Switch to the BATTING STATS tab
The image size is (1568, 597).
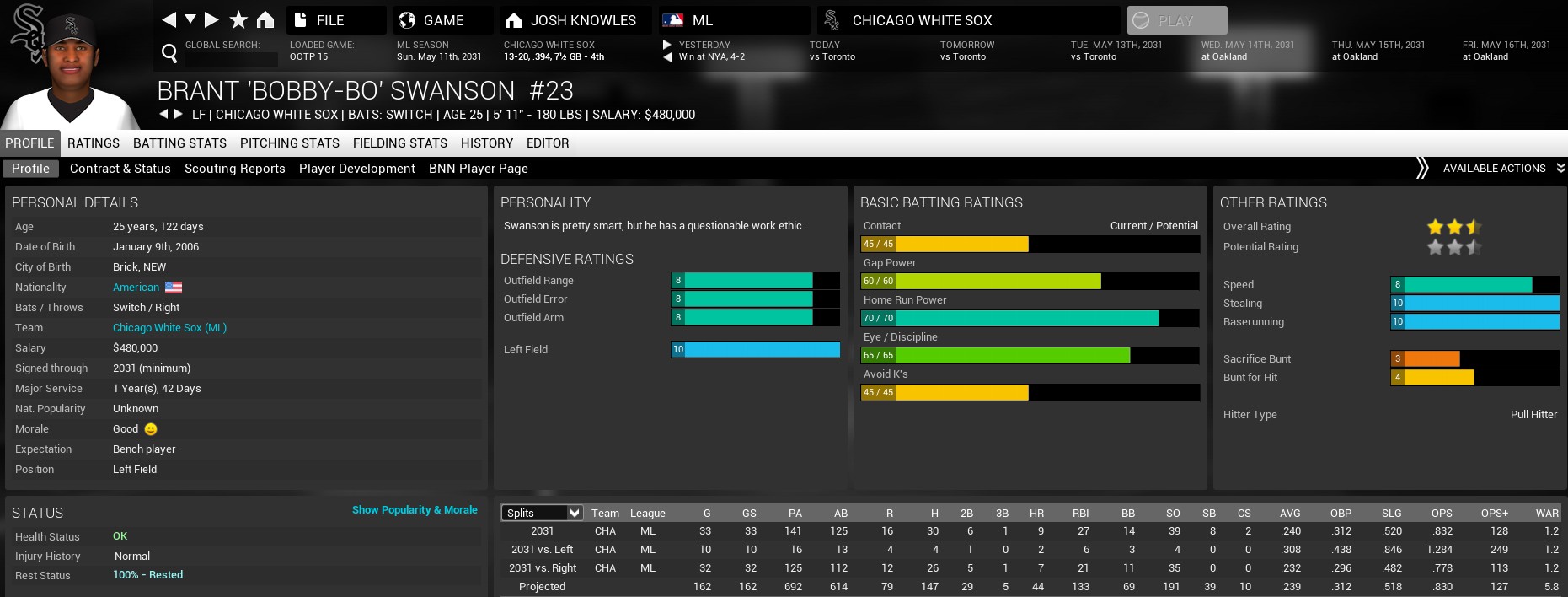179,143
